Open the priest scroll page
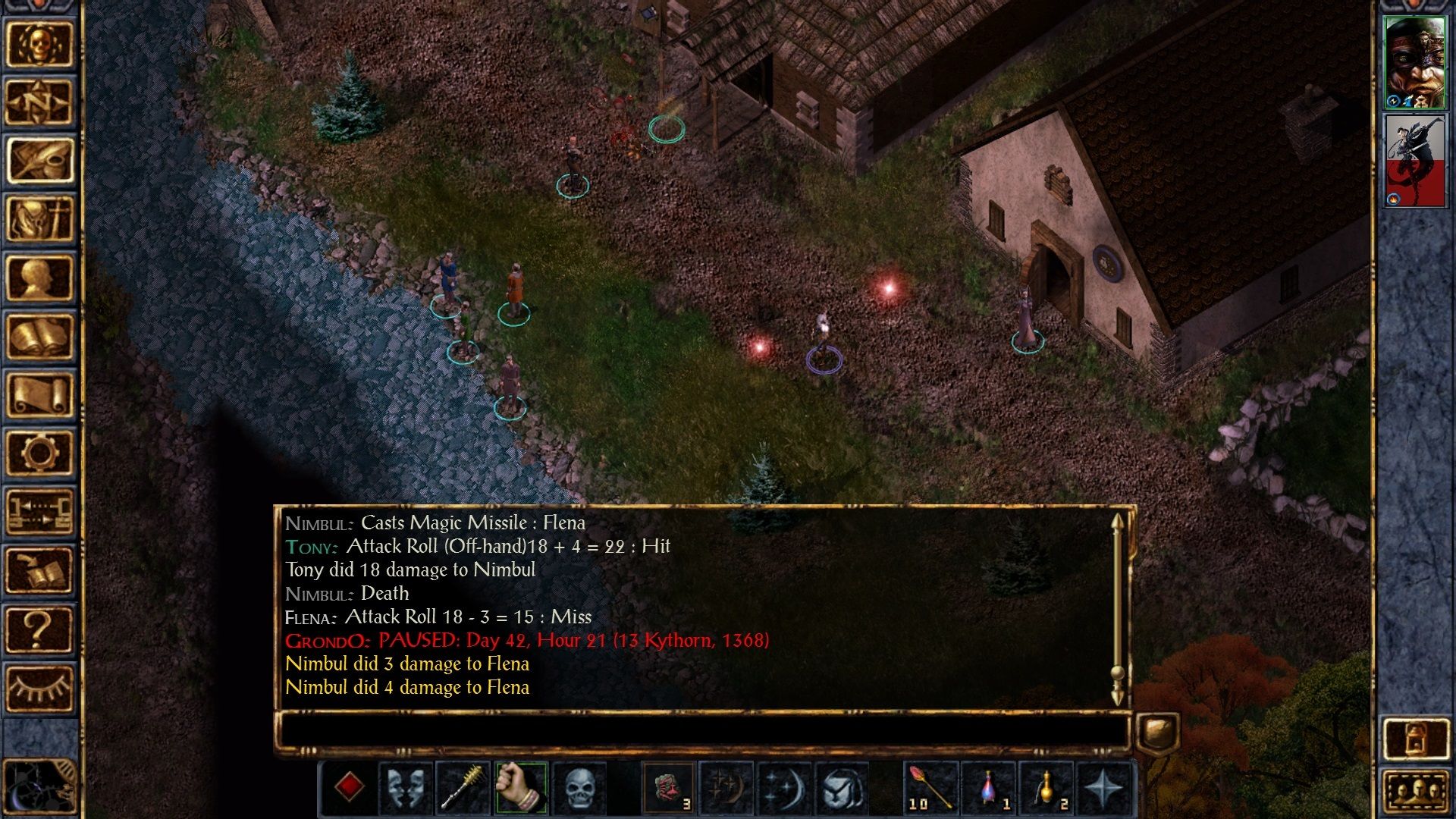Image resolution: width=1456 pixels, height=819 pixels. click(x=39, y=394)
